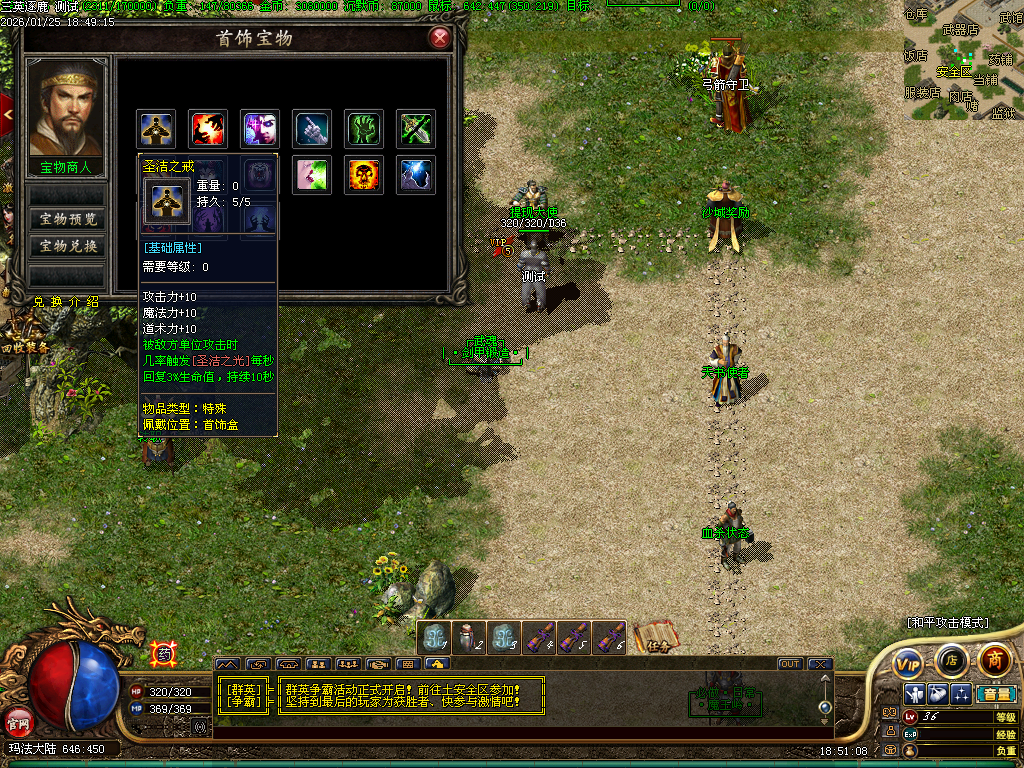Select the green claw hand treasure icon
This screenshot has height=768, width=1024.
tap(365, 128)
